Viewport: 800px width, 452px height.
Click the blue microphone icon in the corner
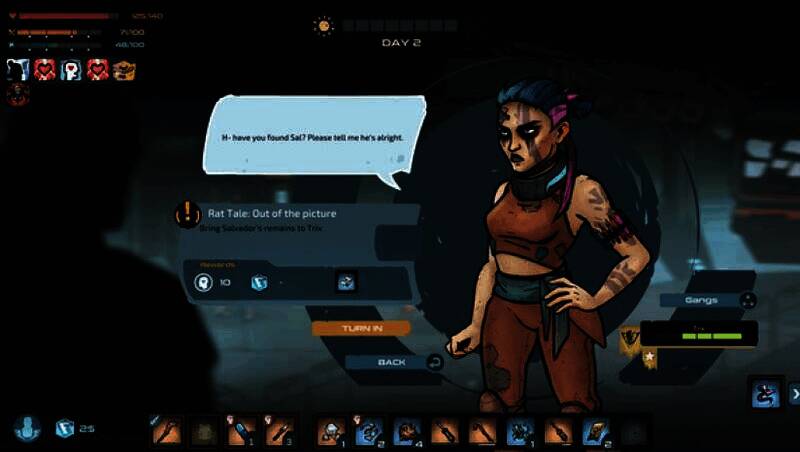coord(27,428)
